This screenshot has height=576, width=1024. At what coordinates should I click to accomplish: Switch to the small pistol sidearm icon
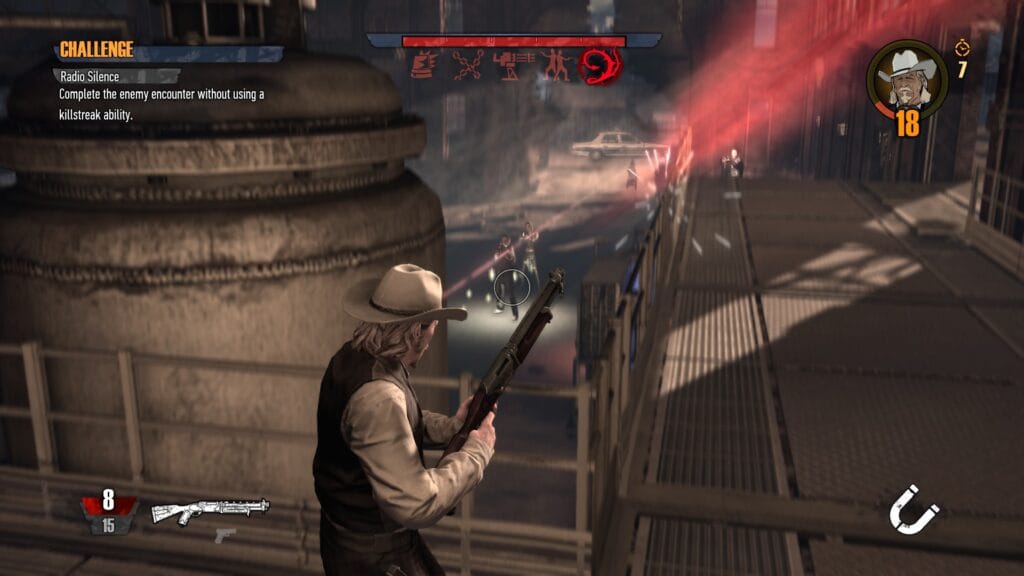pyautogui.click(x=225, y=535)
